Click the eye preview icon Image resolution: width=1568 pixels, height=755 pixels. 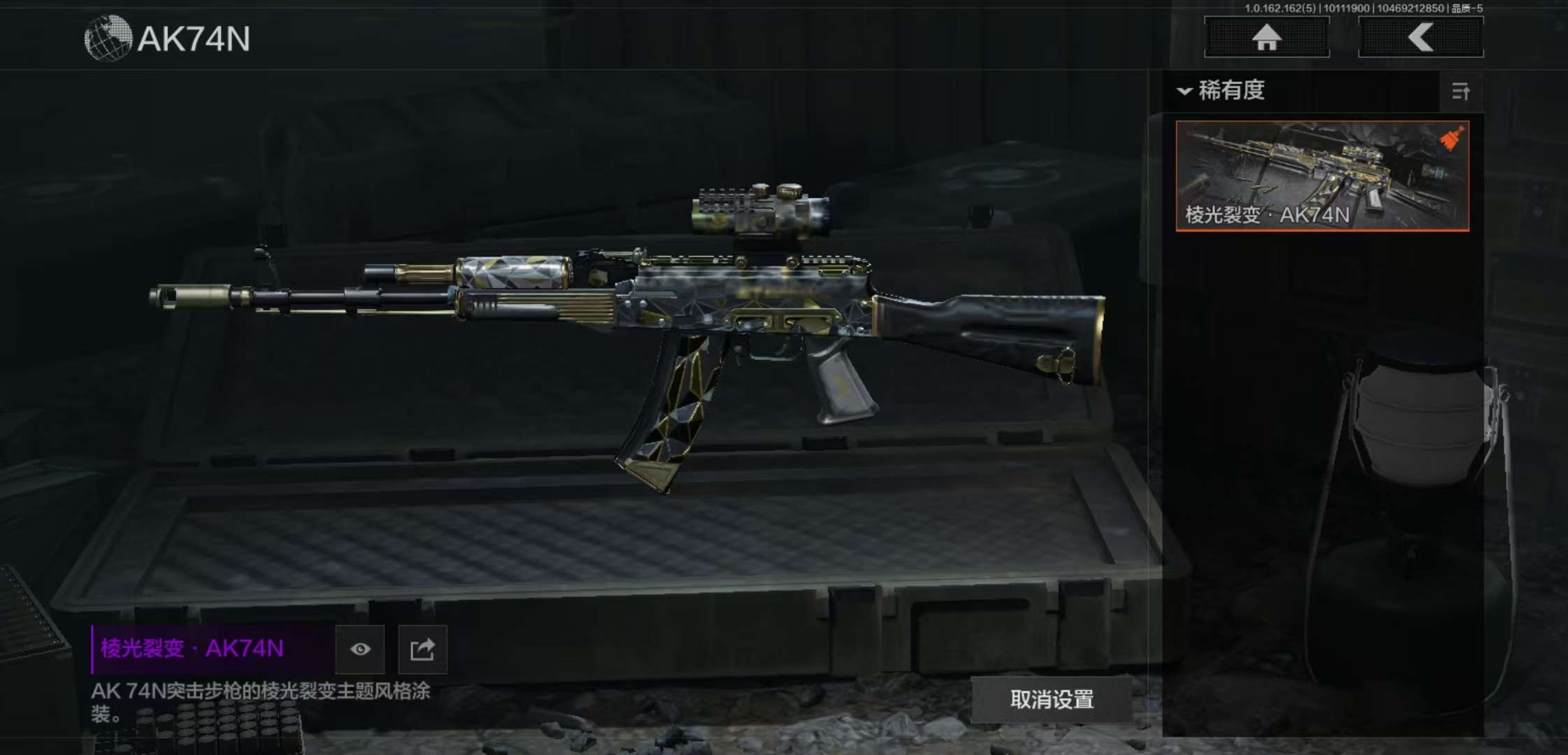tap(360, 649)
